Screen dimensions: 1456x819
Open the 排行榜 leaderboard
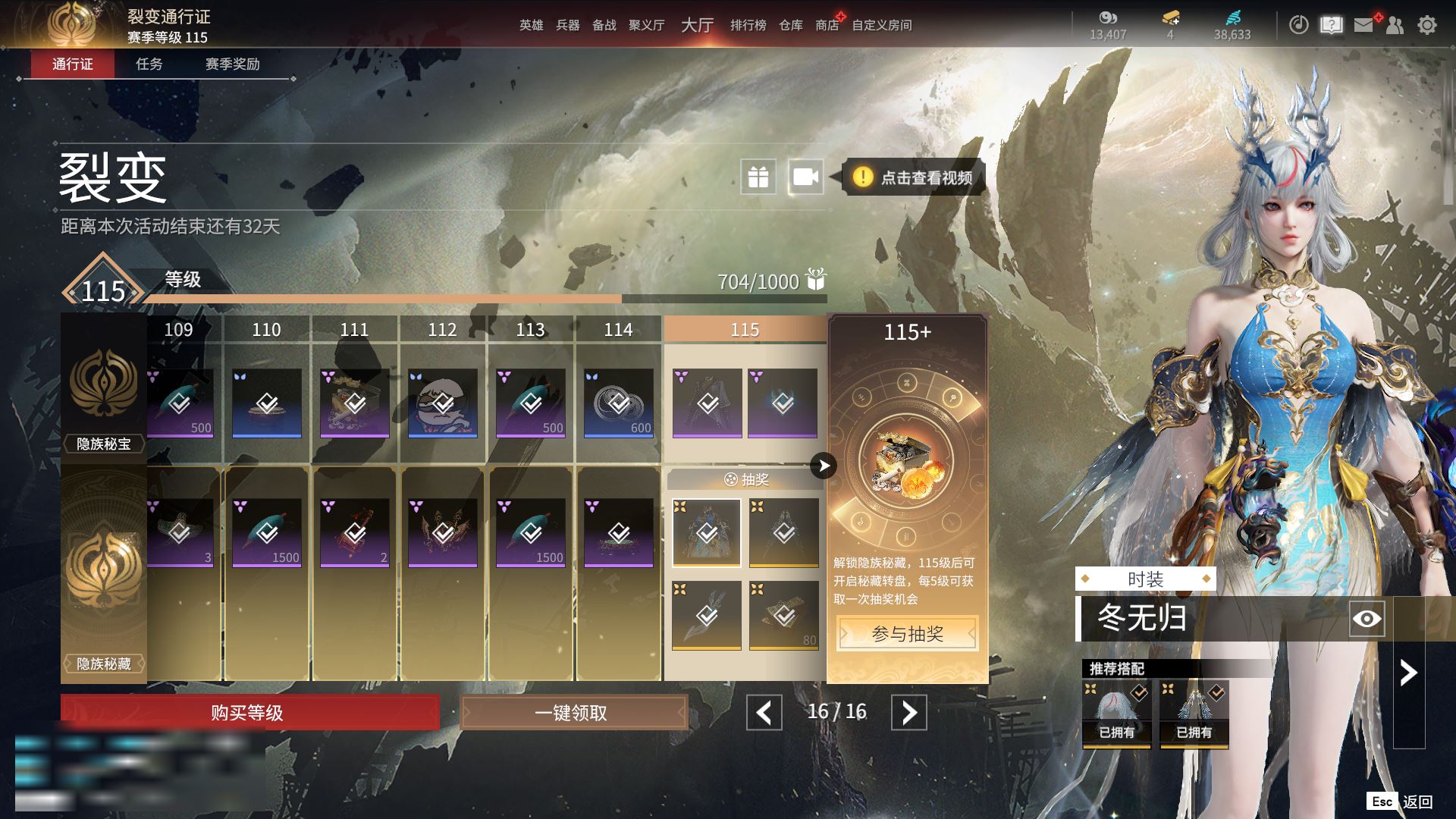coord(748,25)
